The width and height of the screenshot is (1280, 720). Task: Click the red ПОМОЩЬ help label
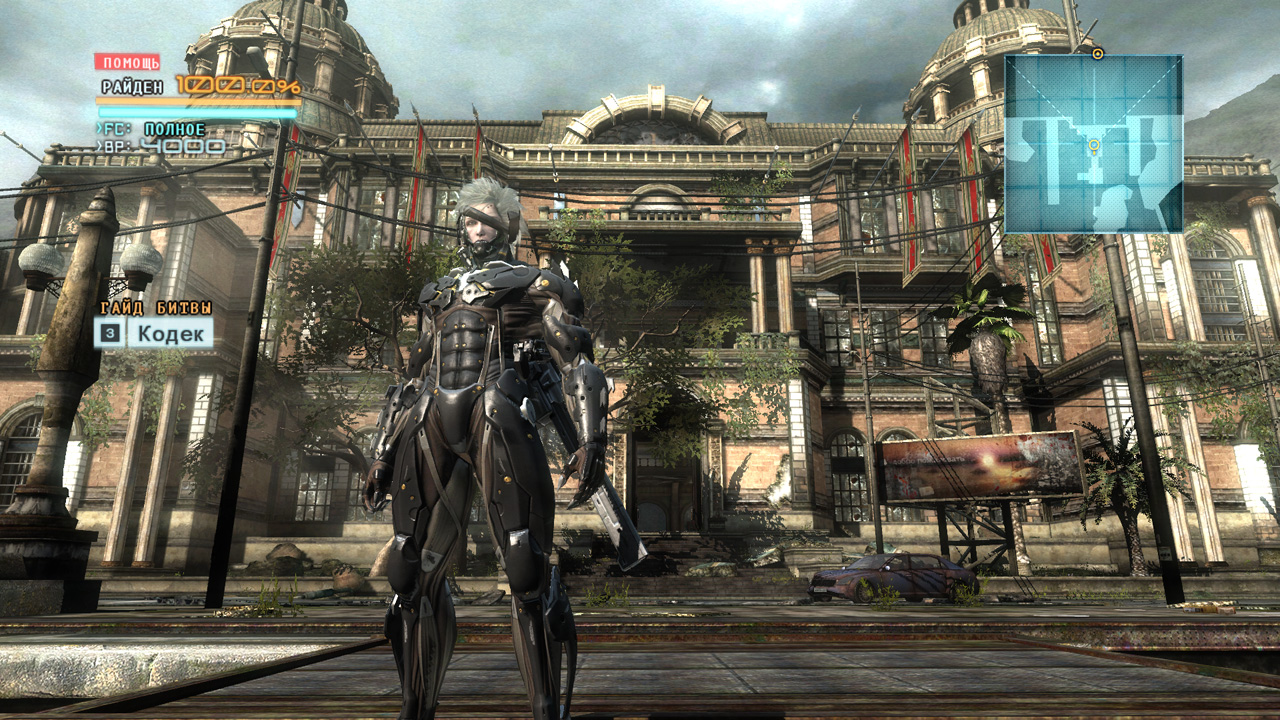(x=127, y=62)
